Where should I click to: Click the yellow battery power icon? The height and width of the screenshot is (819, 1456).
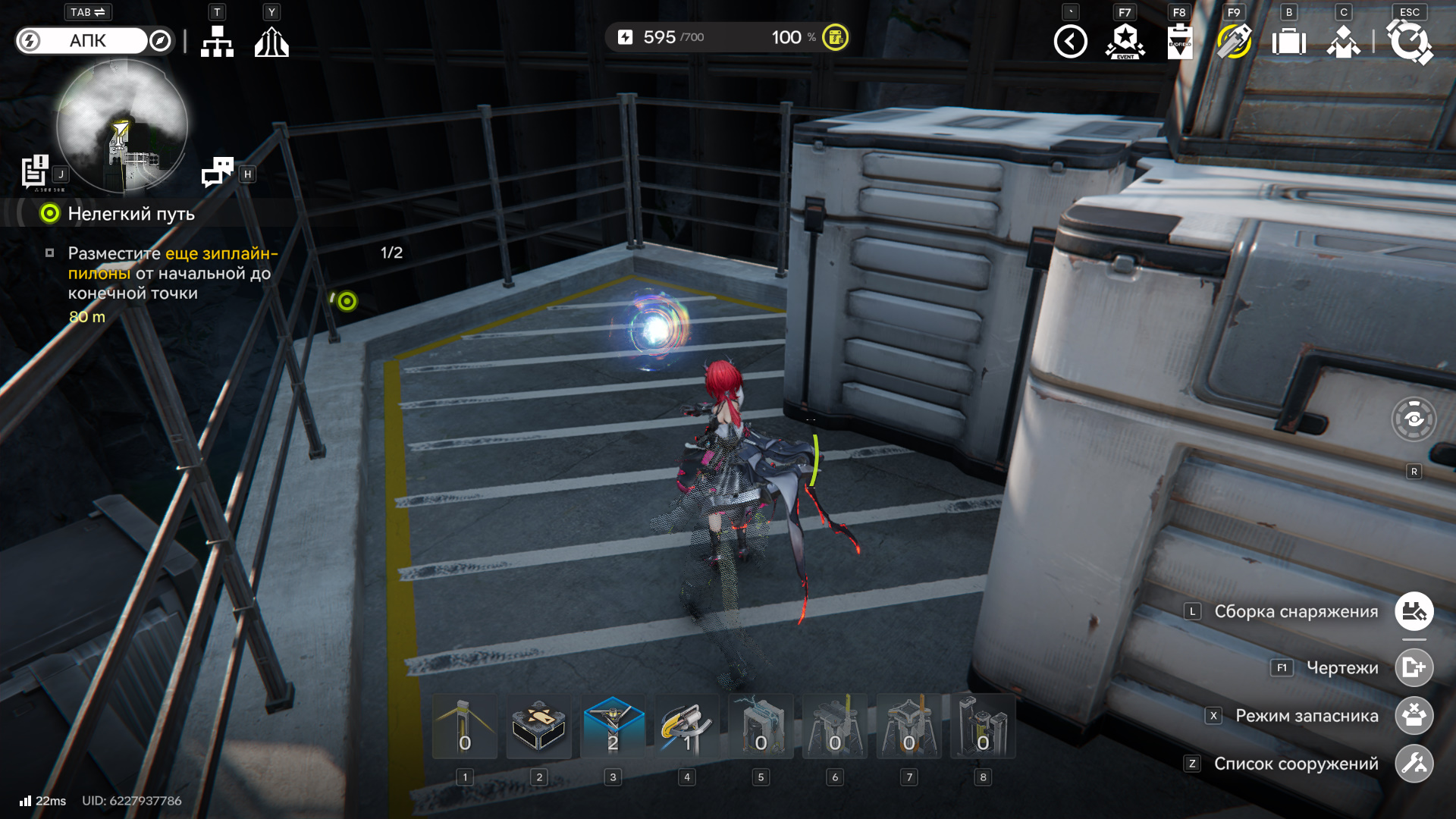point(836,37)
